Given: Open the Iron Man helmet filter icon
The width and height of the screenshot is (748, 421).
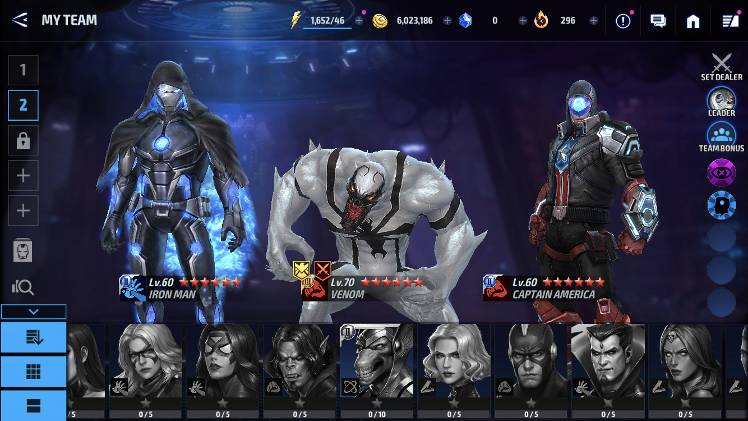Looking at the screenshot, I should [x=23, y=250].
